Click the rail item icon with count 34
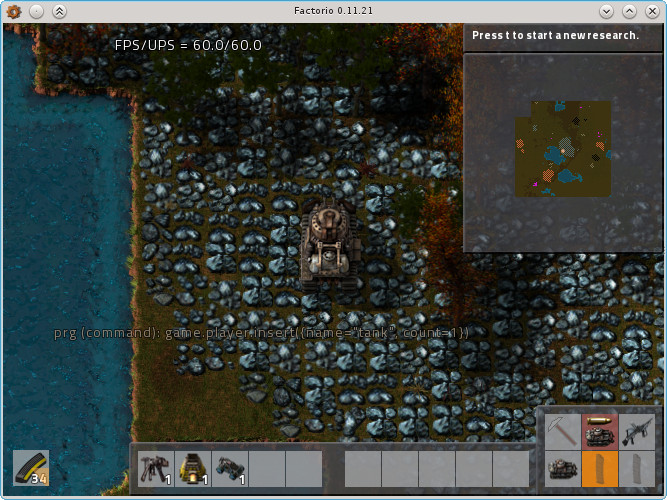 [31, 467]
